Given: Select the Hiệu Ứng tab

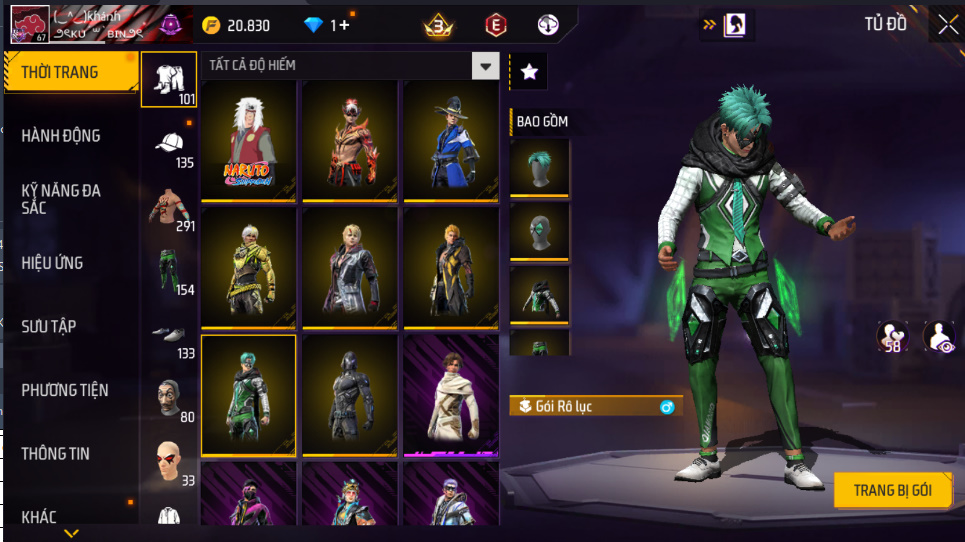Looking at the screenshot, I should tap(53, 263).
